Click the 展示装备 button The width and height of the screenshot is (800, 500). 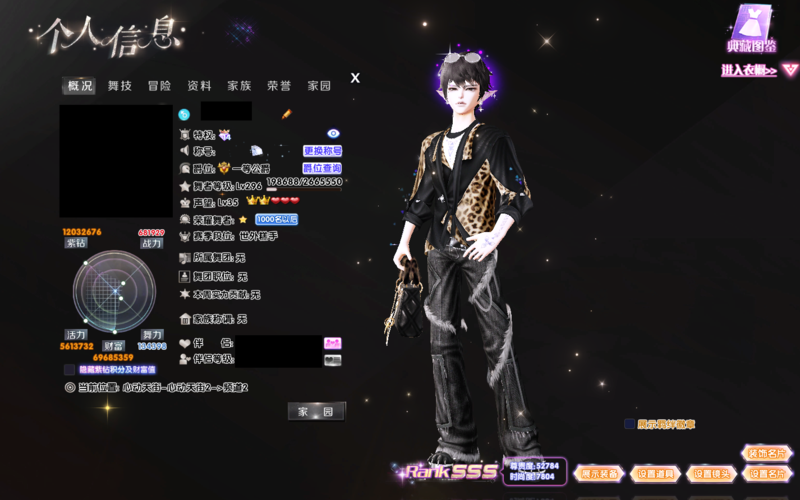[x=600, y=473]
